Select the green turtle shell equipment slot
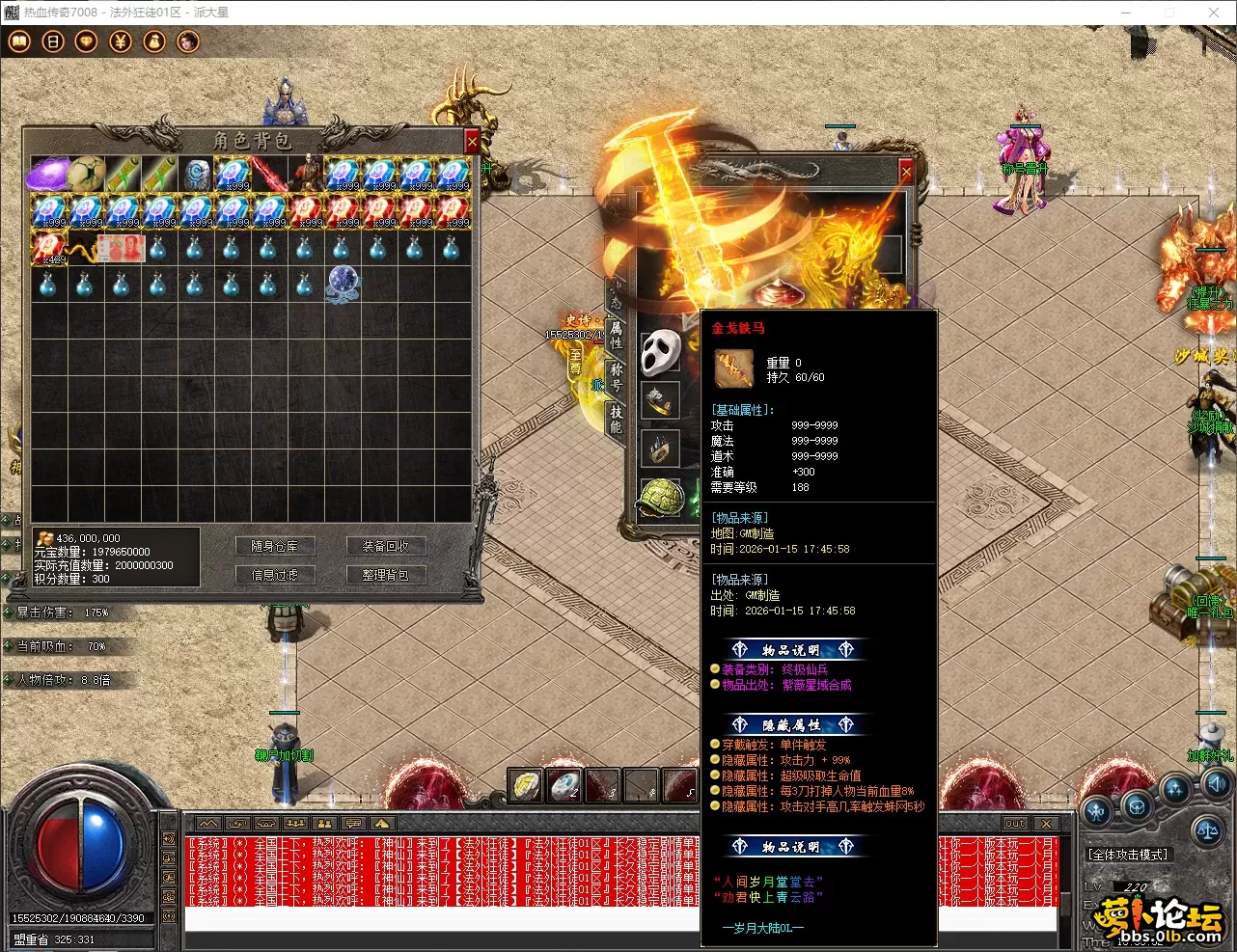This screenshot has width=1237, height=952. coord(661,499)
